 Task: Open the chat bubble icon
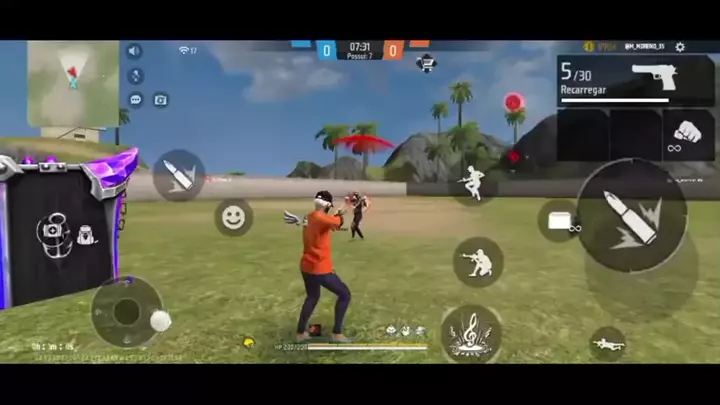(x=135, y=99)
